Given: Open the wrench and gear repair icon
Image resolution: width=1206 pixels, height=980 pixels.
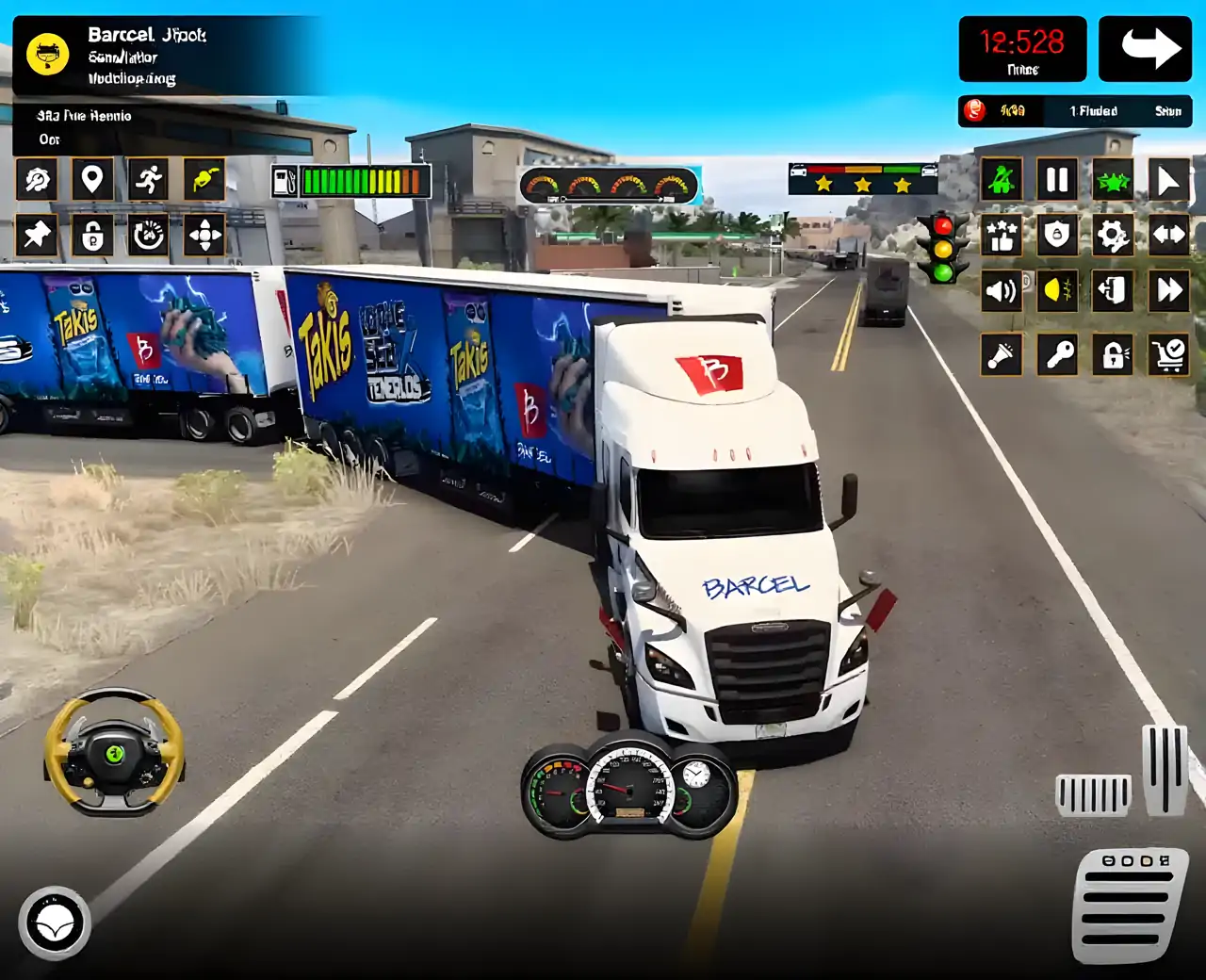Looking at the screenshot, I should click(37, 179).
